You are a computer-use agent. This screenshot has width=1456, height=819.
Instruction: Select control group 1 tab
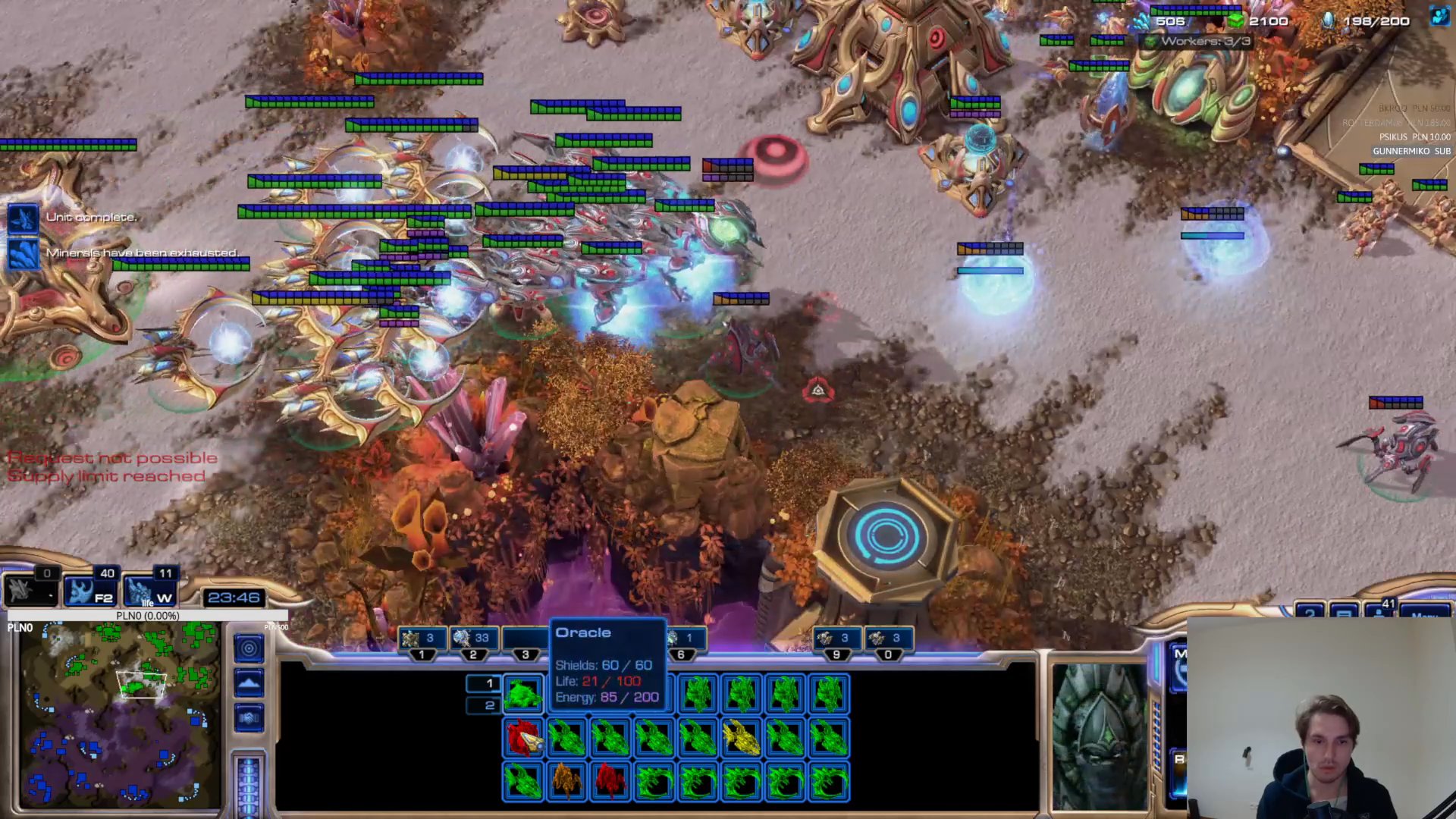422,639
